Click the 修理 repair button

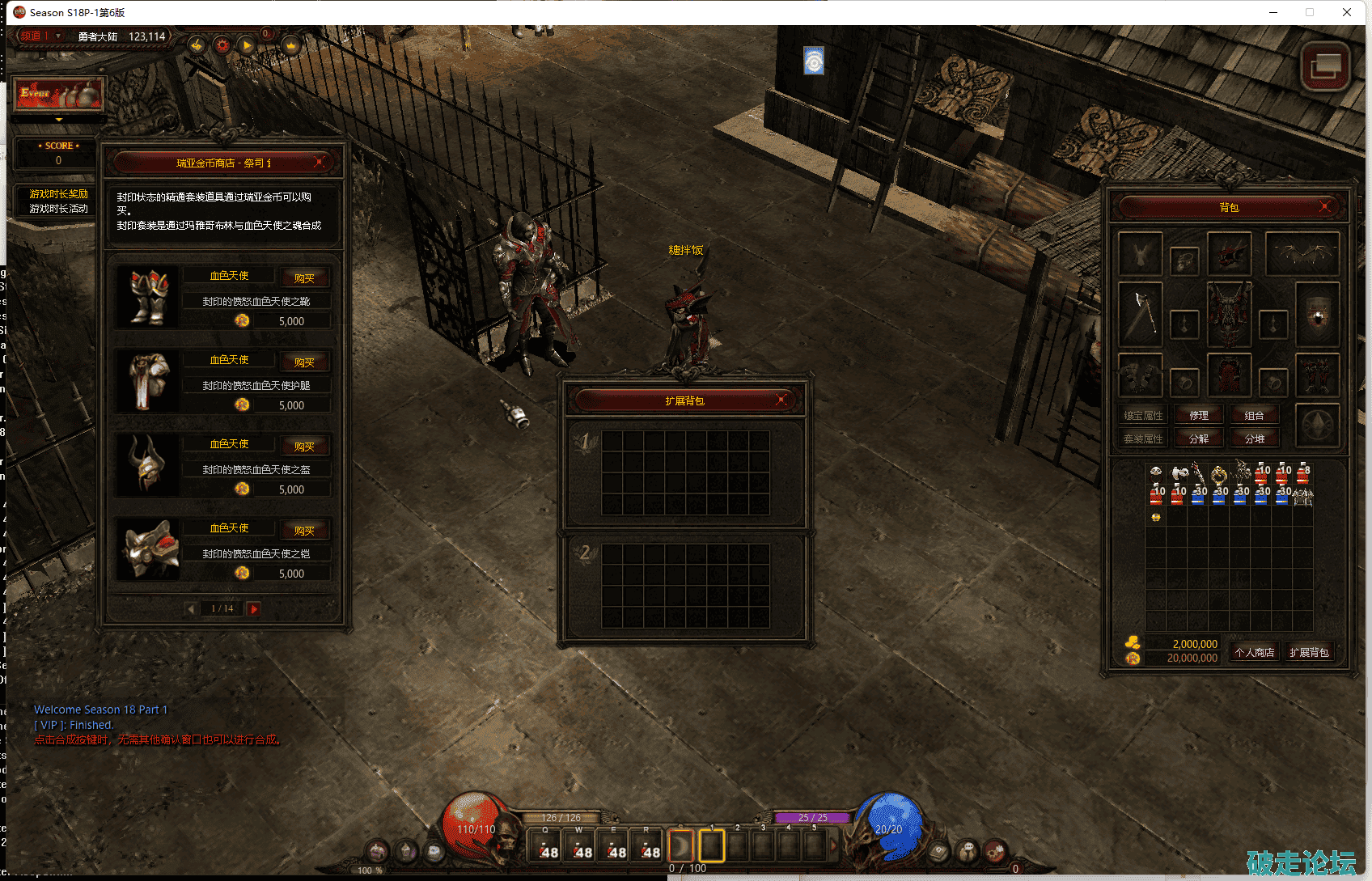[x=1199, y=415]
